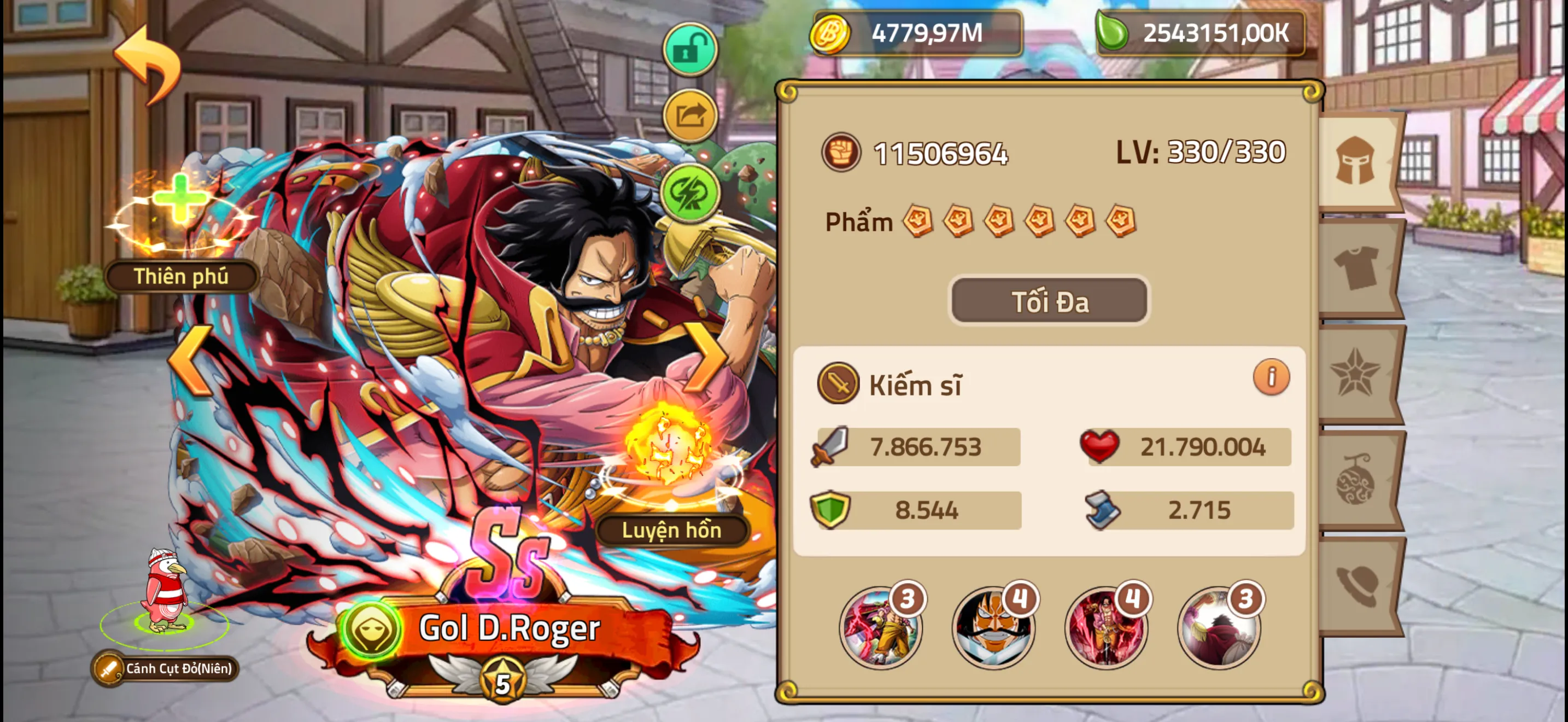Tap the share character icon
Viewport: 1568px width, 722px height.
[x=691, y=115]
